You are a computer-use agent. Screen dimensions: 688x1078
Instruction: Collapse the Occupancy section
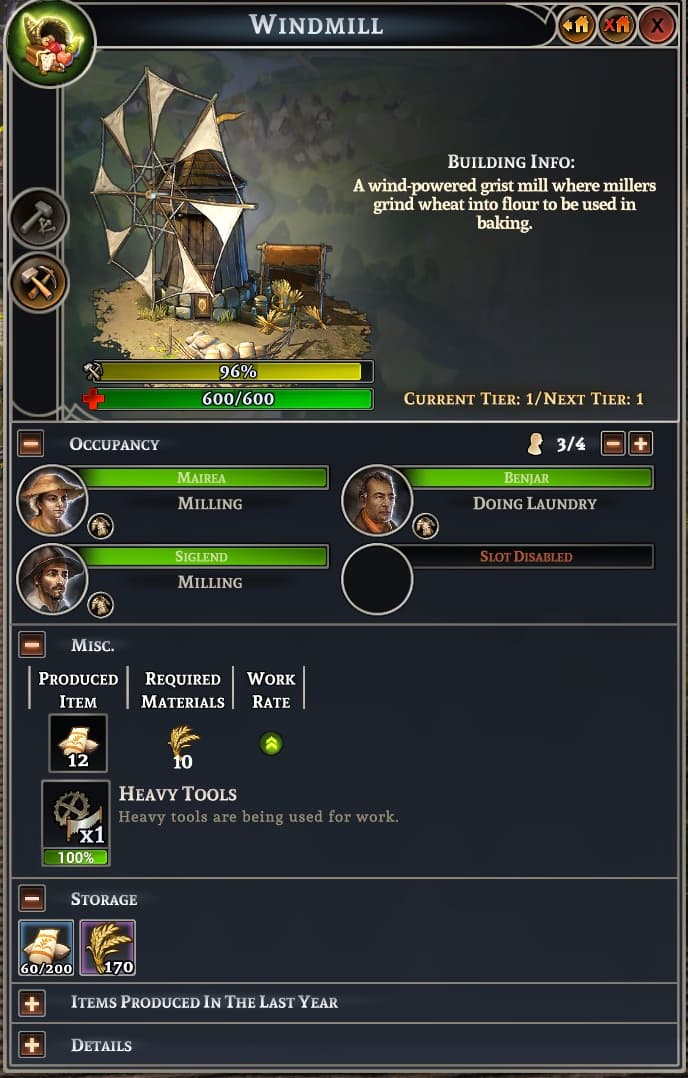[31, 444]
